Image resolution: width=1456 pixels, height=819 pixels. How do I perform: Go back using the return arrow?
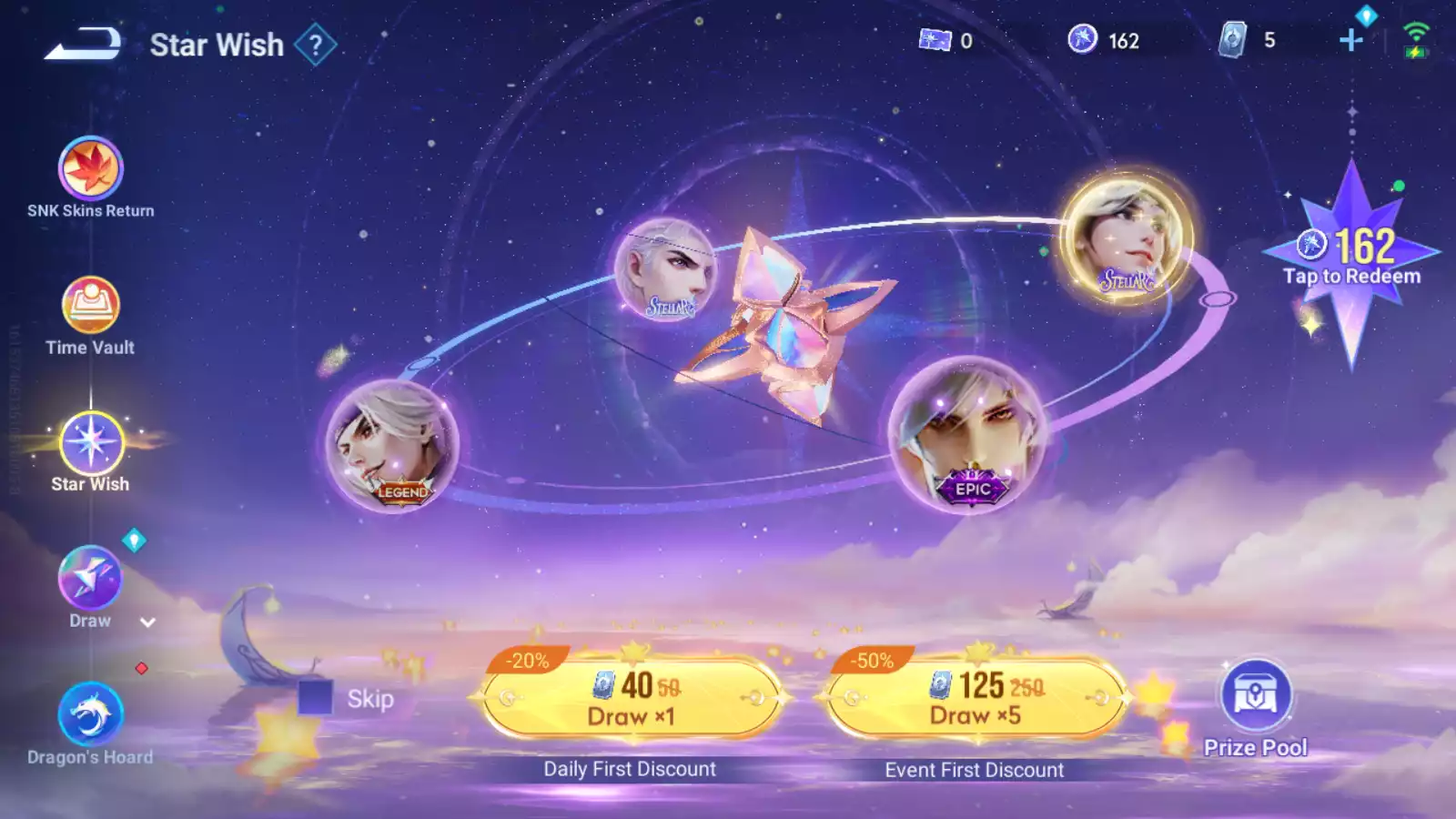82,44
